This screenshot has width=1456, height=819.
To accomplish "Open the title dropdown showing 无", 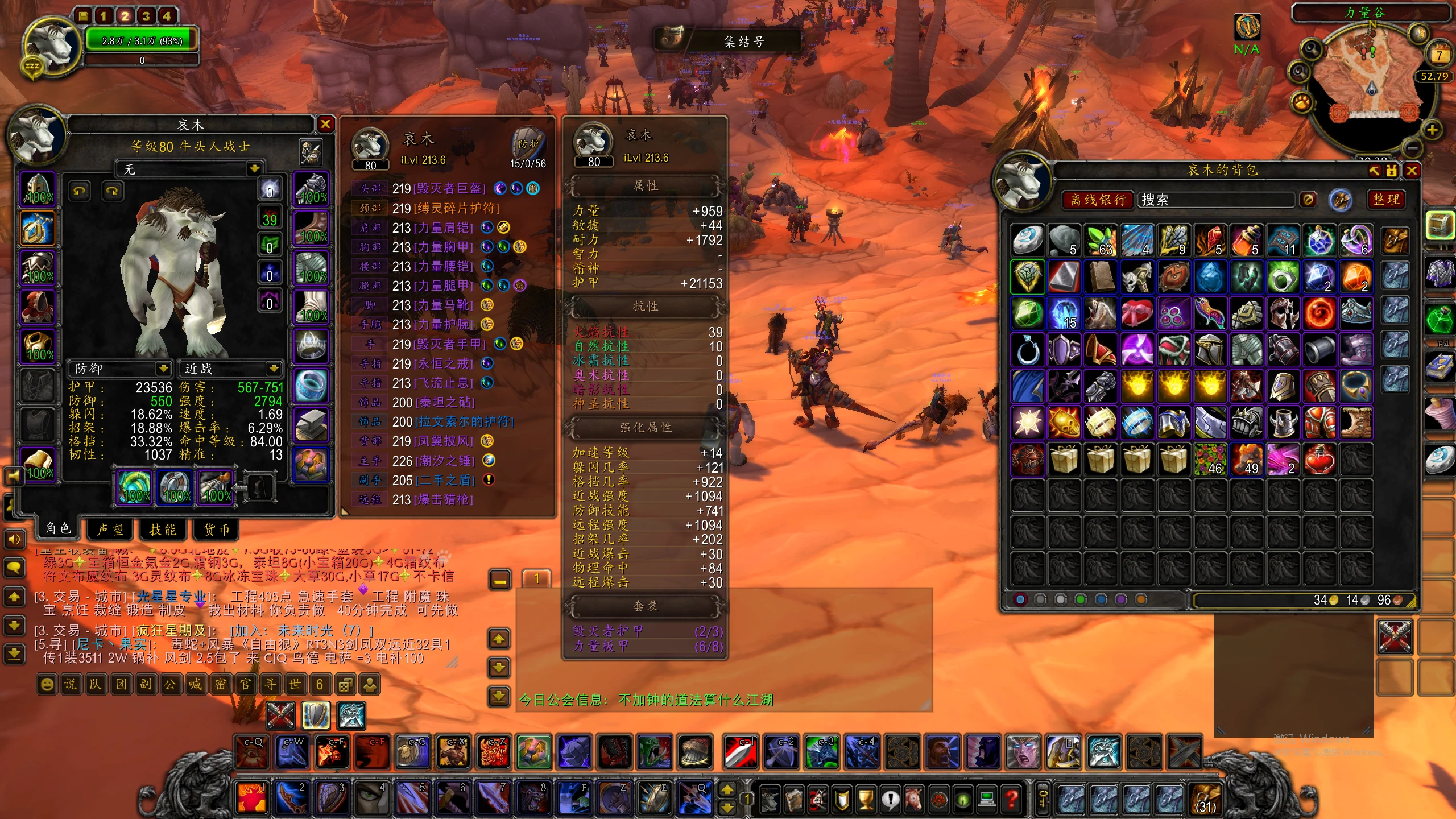I will point(254,169).
